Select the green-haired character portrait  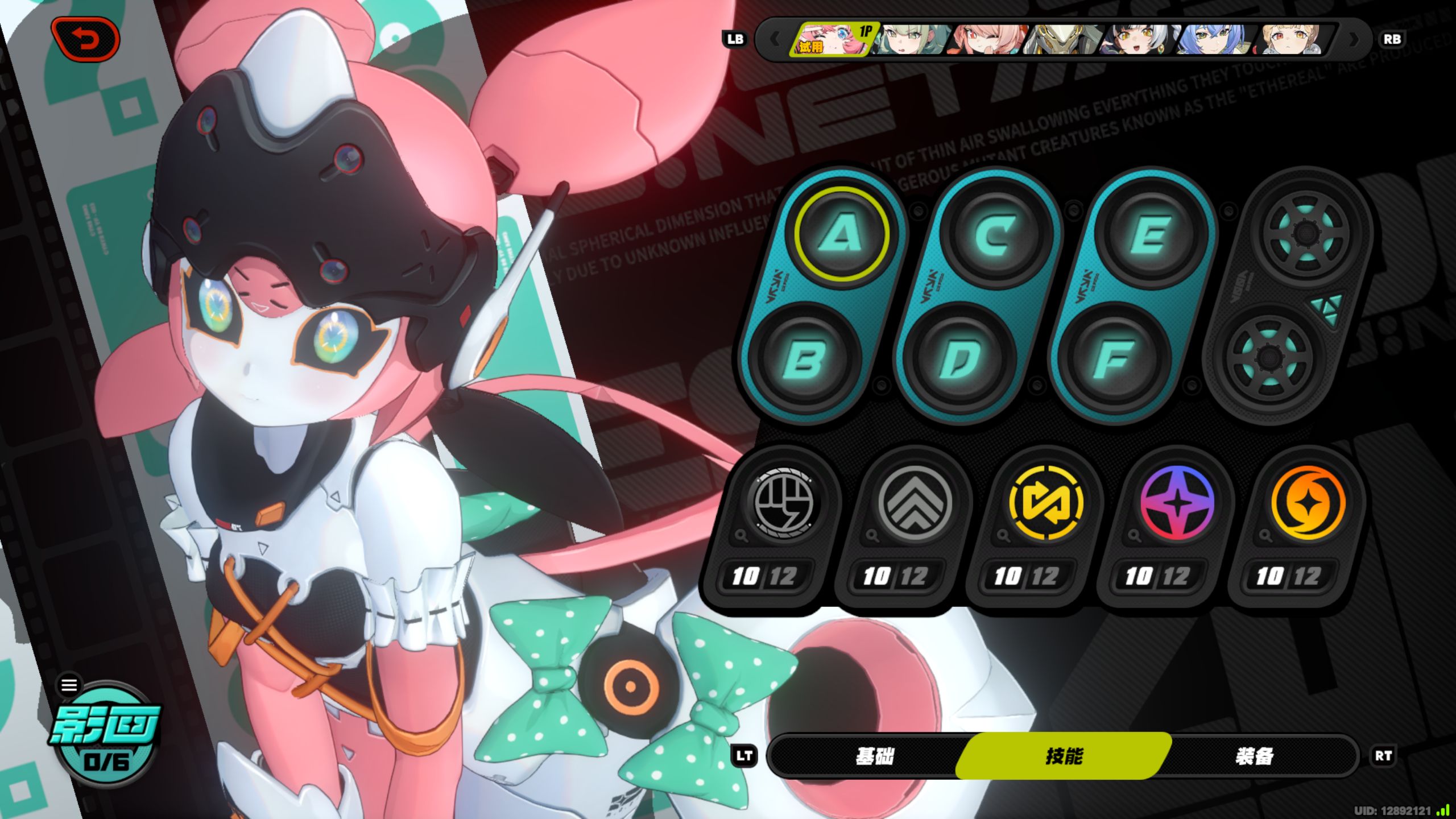click(912, 39)
